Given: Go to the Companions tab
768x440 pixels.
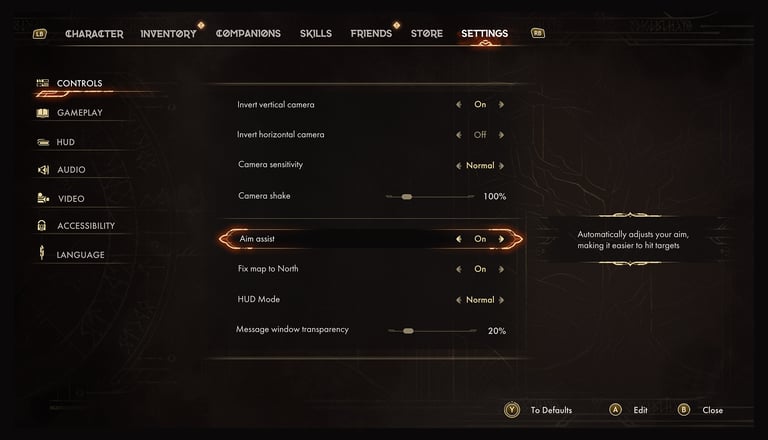Looking at the screenshot, I should (x=248, y=34).
